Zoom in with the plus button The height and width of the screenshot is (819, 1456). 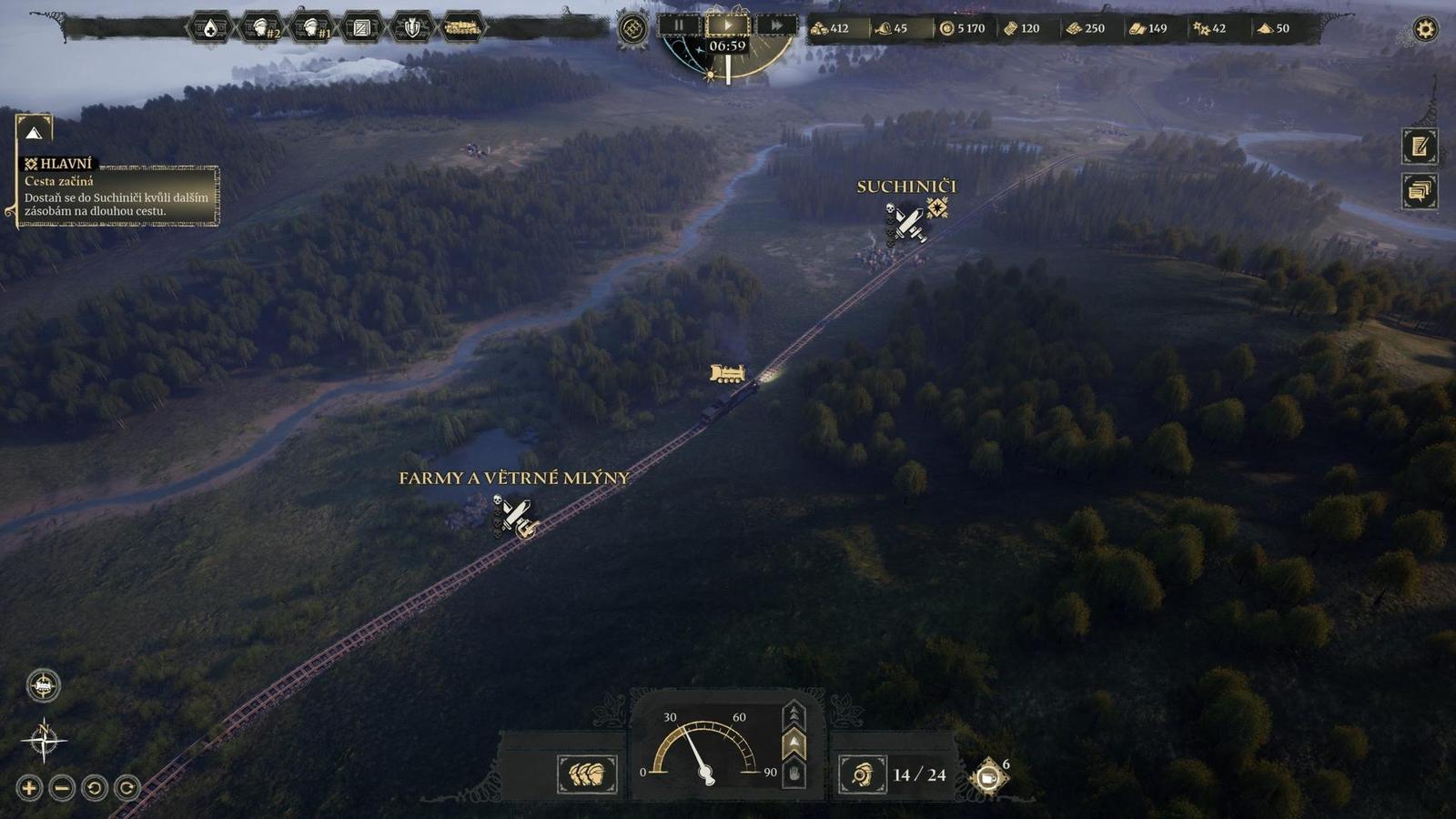29,787
